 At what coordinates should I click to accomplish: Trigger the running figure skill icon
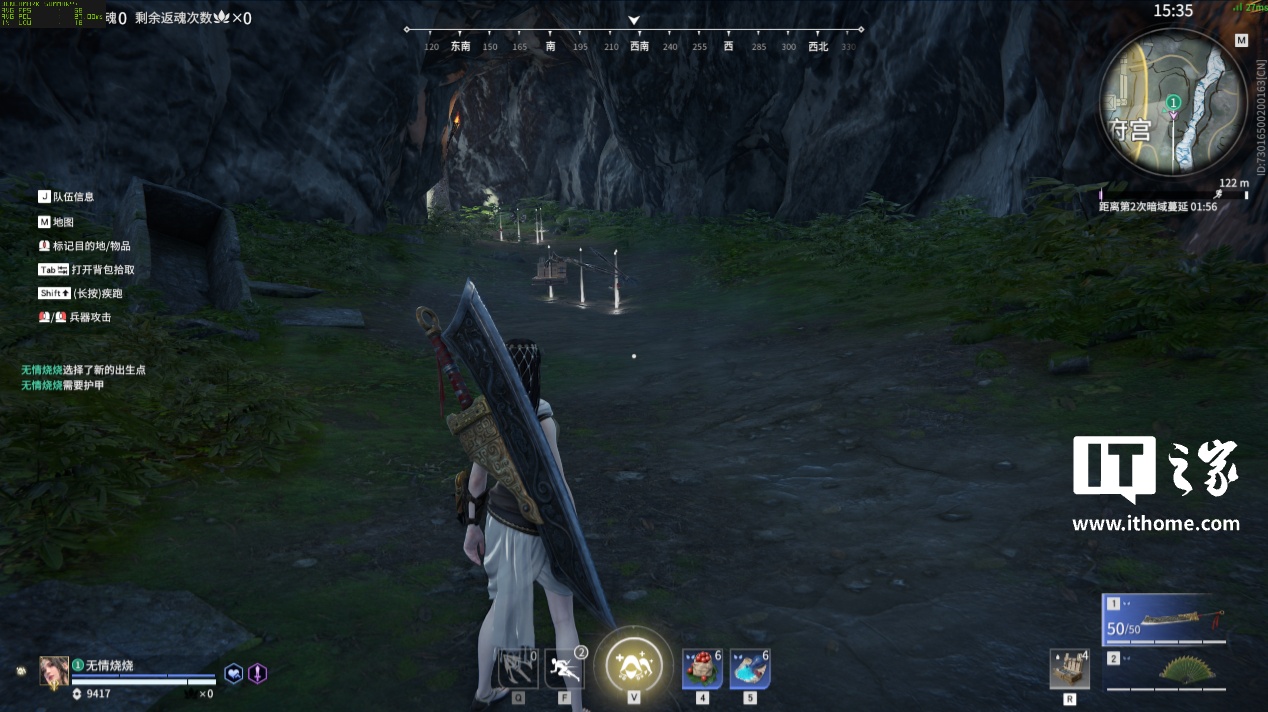pos(565,668)
